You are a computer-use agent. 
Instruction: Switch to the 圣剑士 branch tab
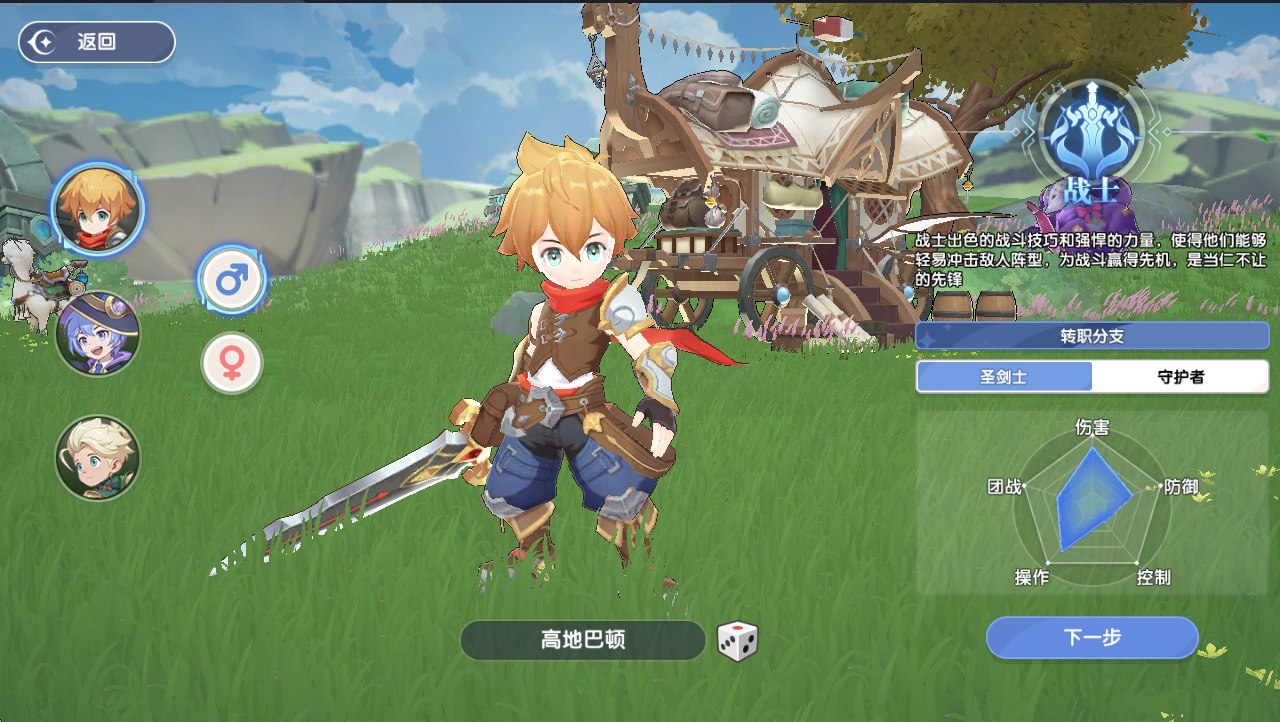tap(1004, 377)
